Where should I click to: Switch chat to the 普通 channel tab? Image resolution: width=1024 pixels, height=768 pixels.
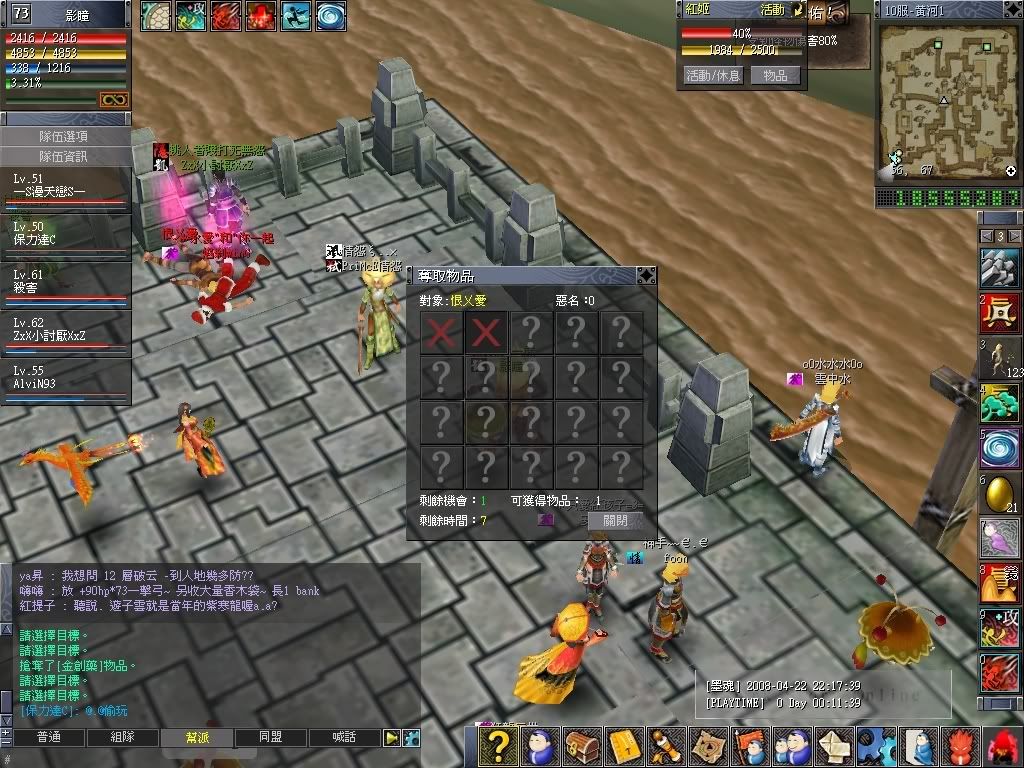point(48,737)
